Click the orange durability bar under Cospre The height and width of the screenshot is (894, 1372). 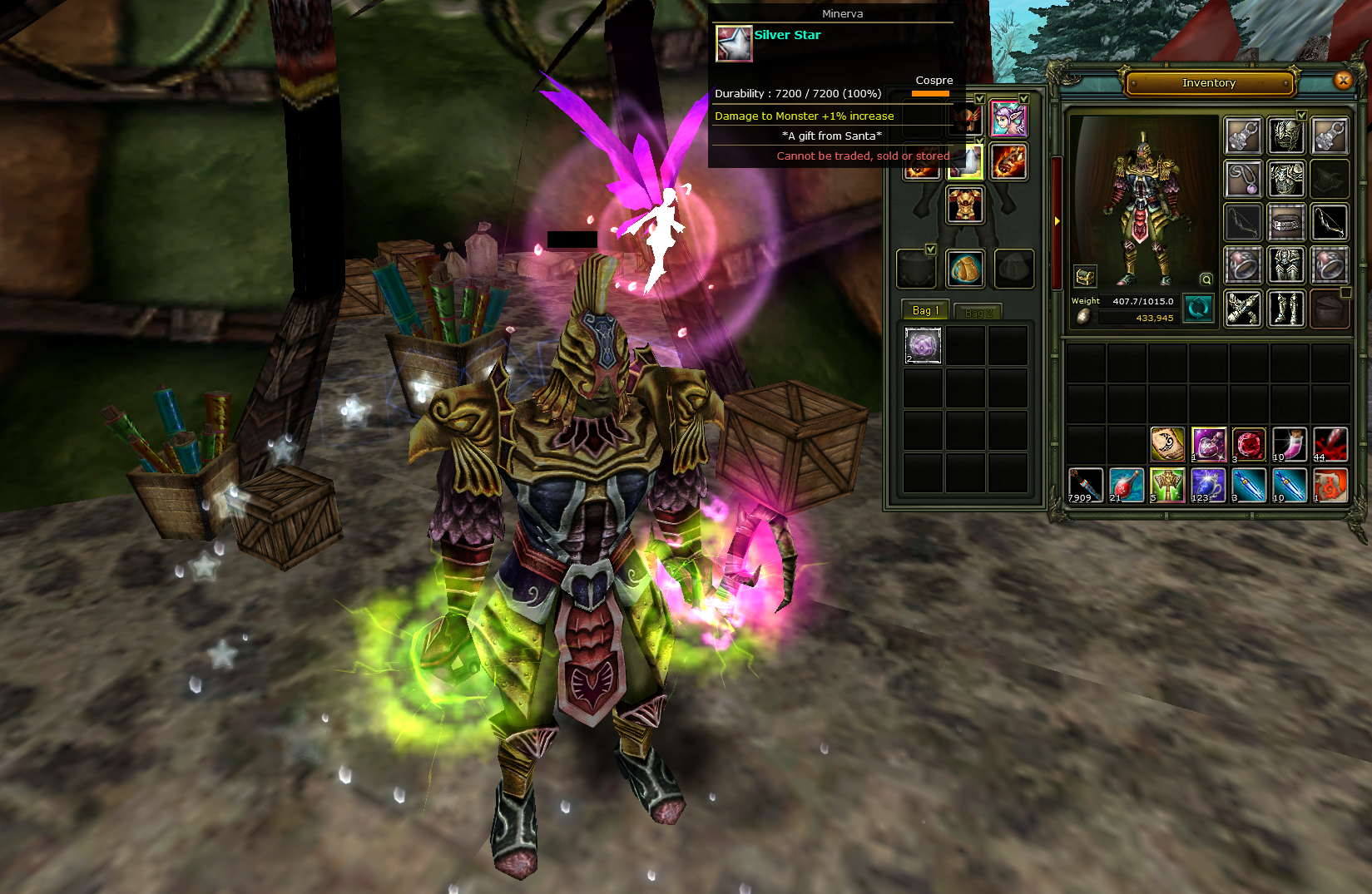tap(930, 93)
